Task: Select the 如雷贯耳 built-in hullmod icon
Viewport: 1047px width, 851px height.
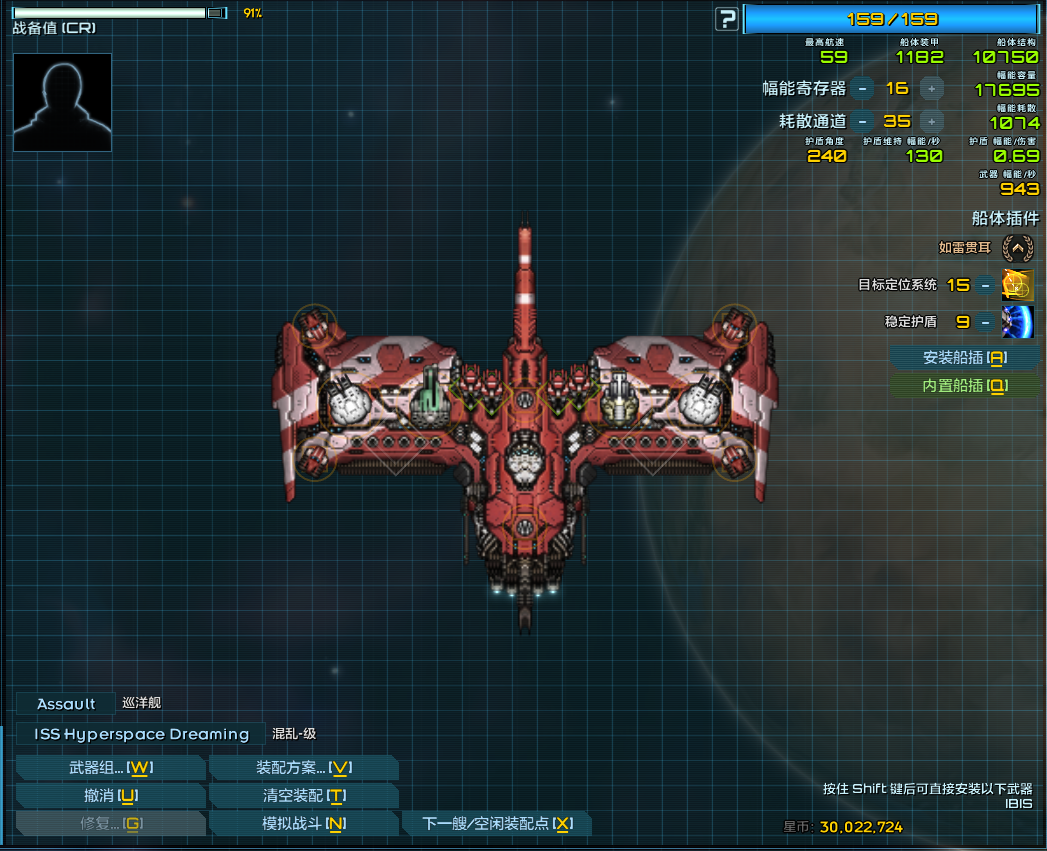Action: pos(1018,247)
